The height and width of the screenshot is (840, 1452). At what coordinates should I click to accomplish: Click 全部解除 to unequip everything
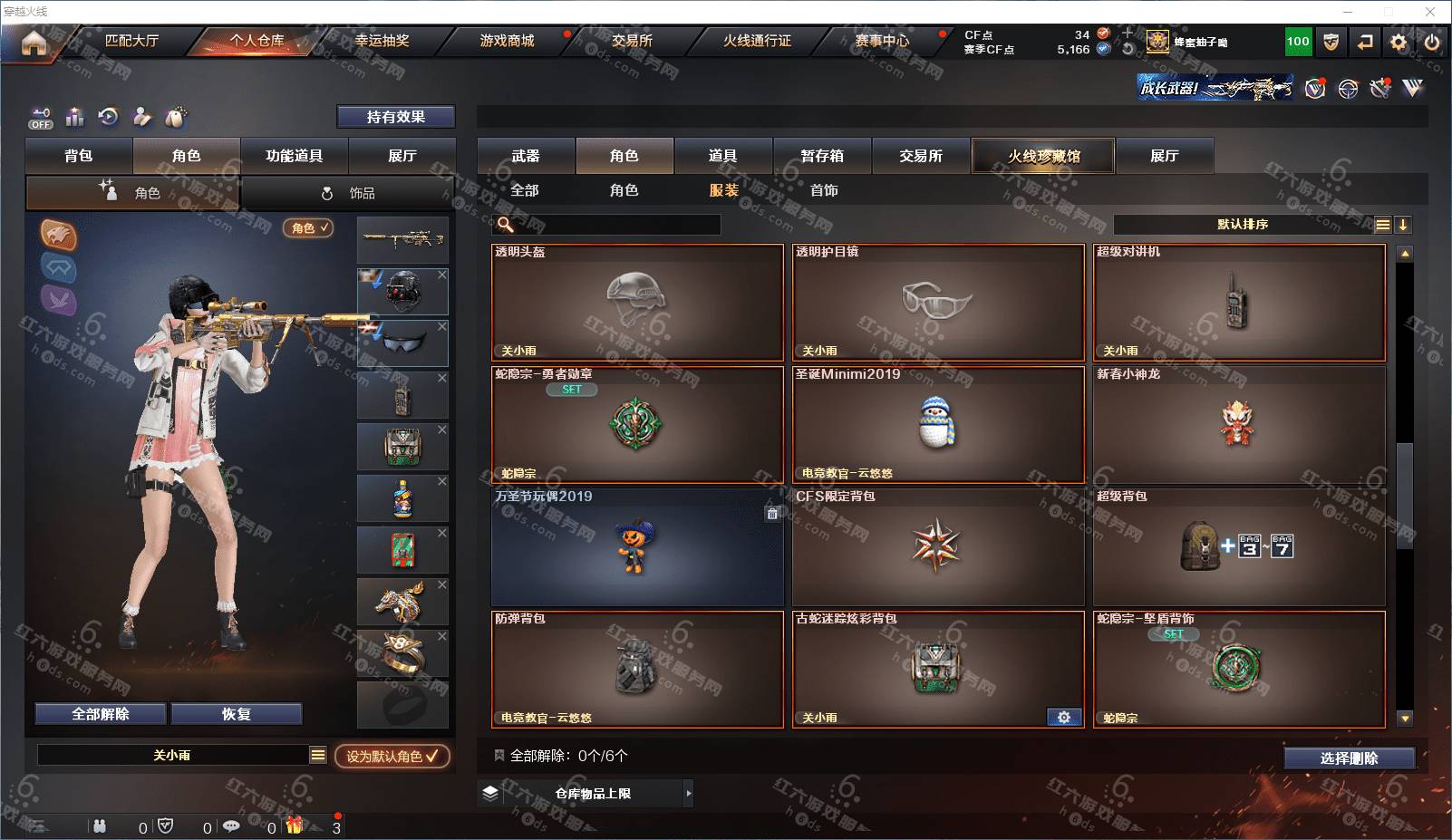coord(101,714)
